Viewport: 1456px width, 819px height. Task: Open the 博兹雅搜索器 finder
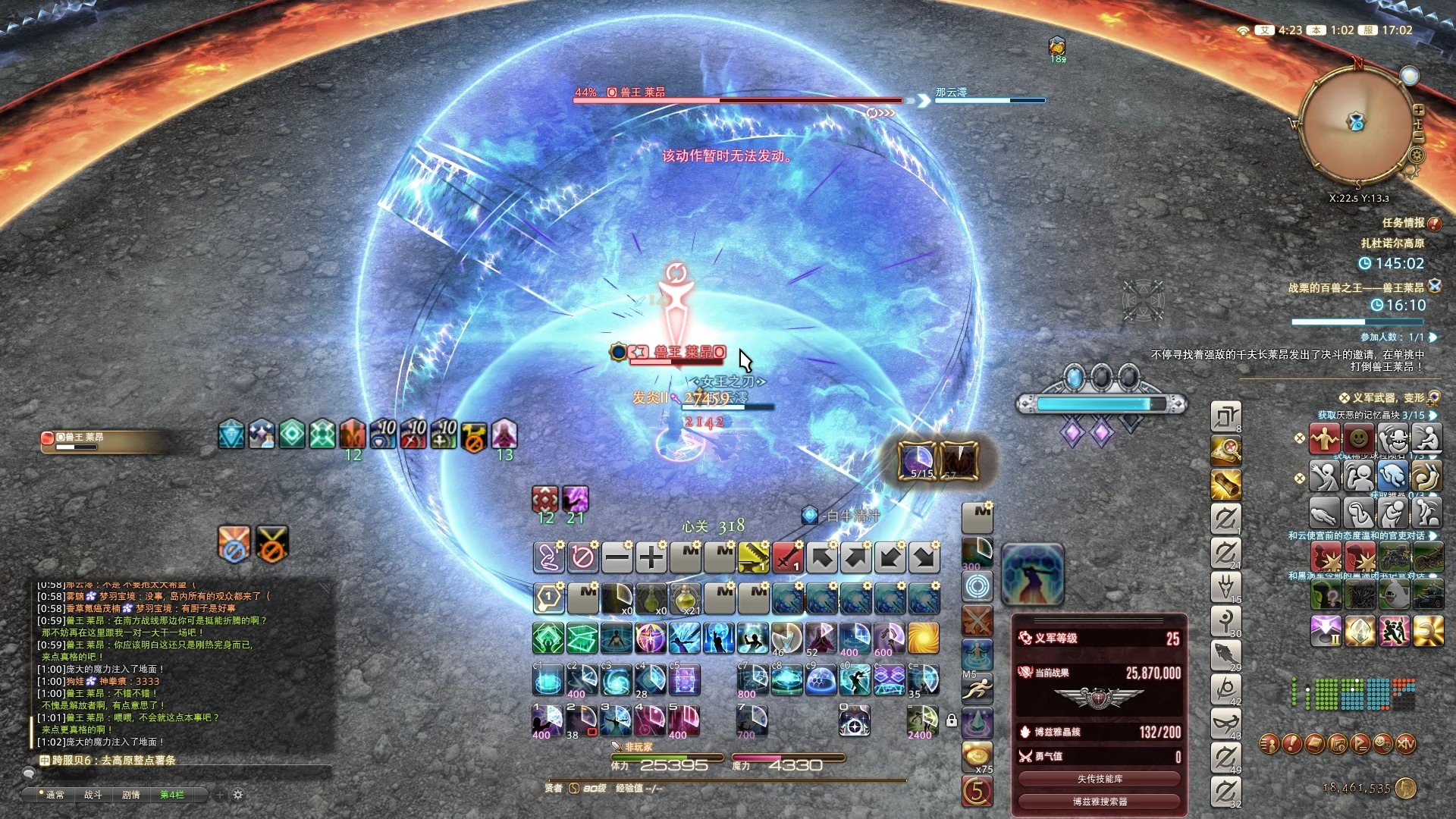pos(1099,802)
